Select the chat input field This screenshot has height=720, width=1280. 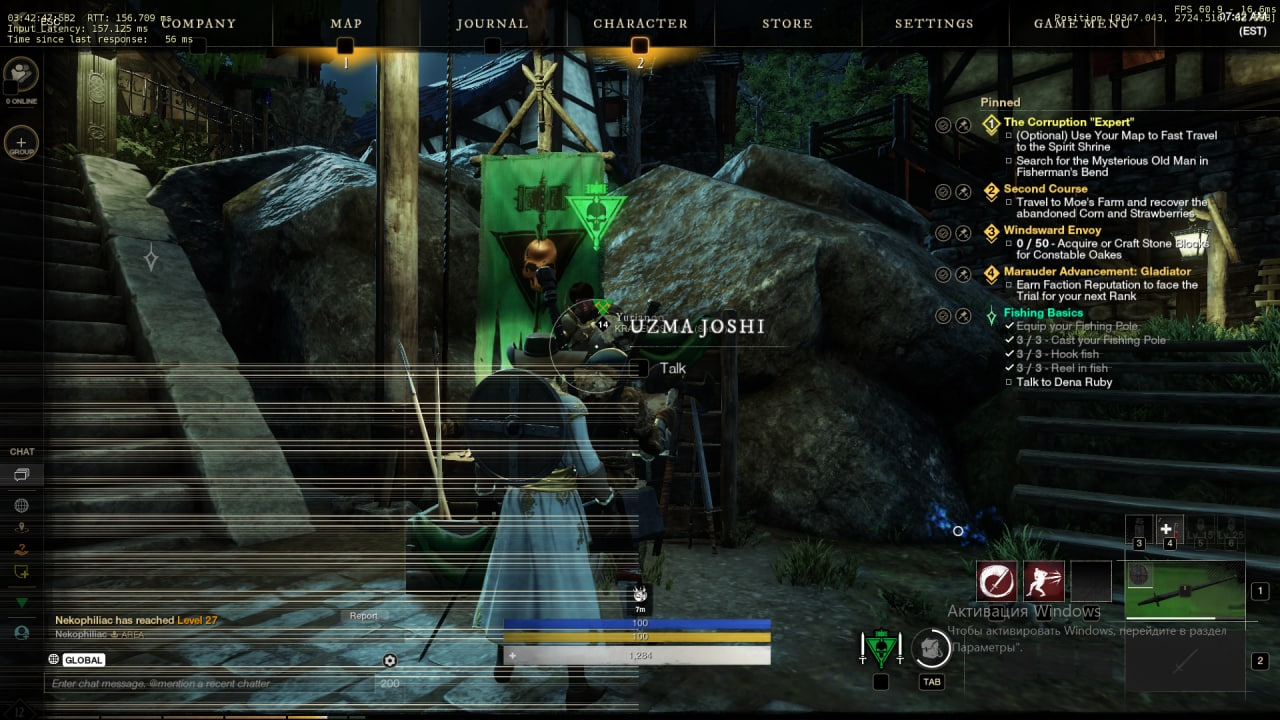pyautogui.click(x=210, y=684)
